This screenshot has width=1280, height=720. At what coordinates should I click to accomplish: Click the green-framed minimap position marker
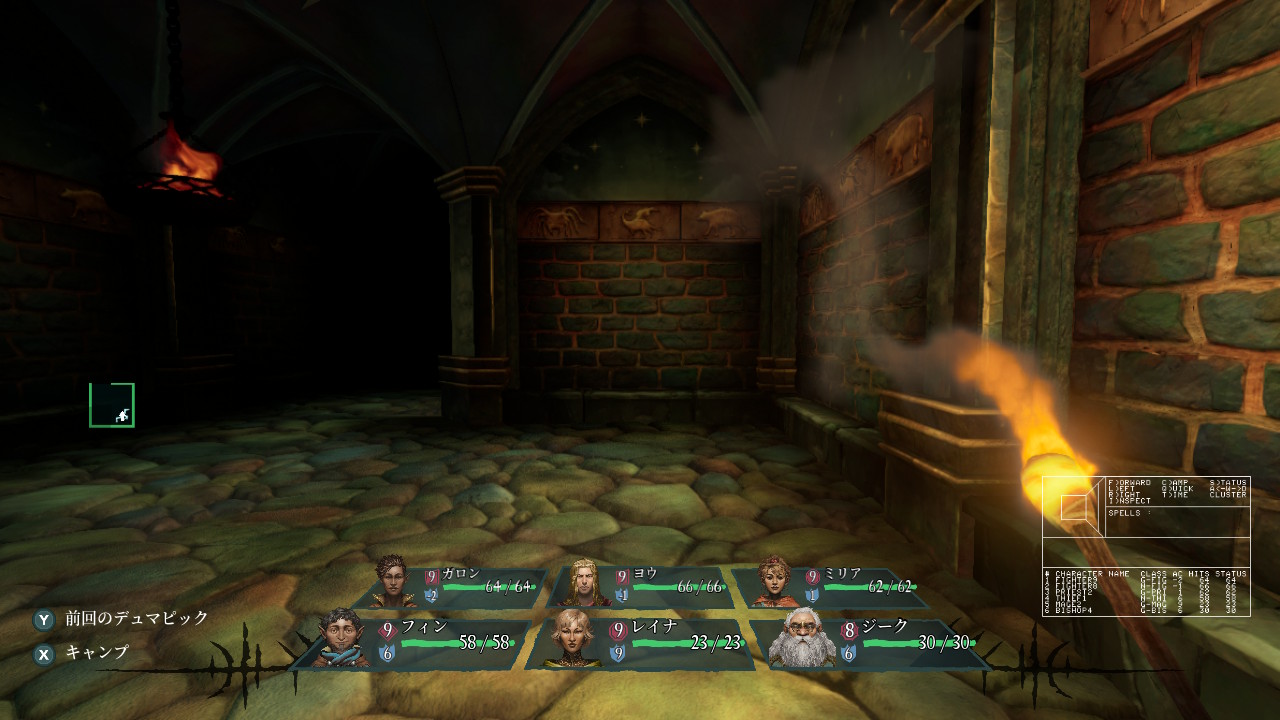112,405
